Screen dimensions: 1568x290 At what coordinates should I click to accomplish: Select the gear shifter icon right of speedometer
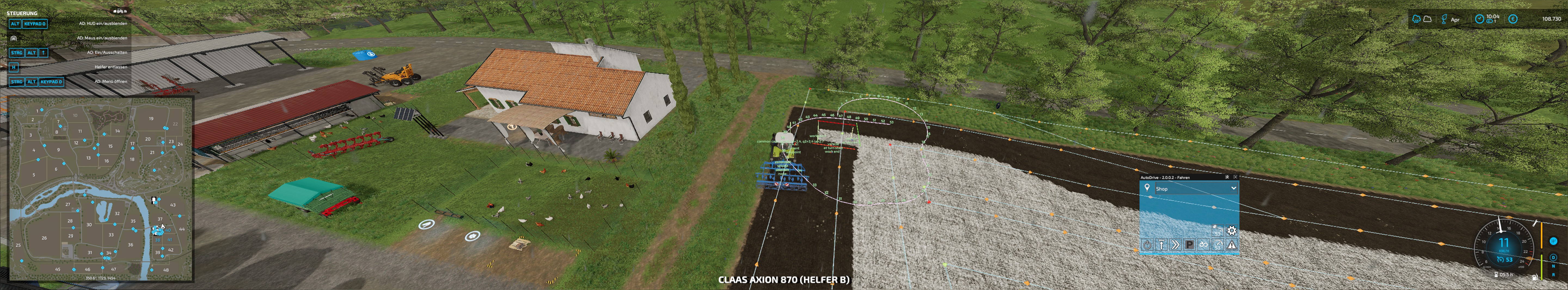1554,241
